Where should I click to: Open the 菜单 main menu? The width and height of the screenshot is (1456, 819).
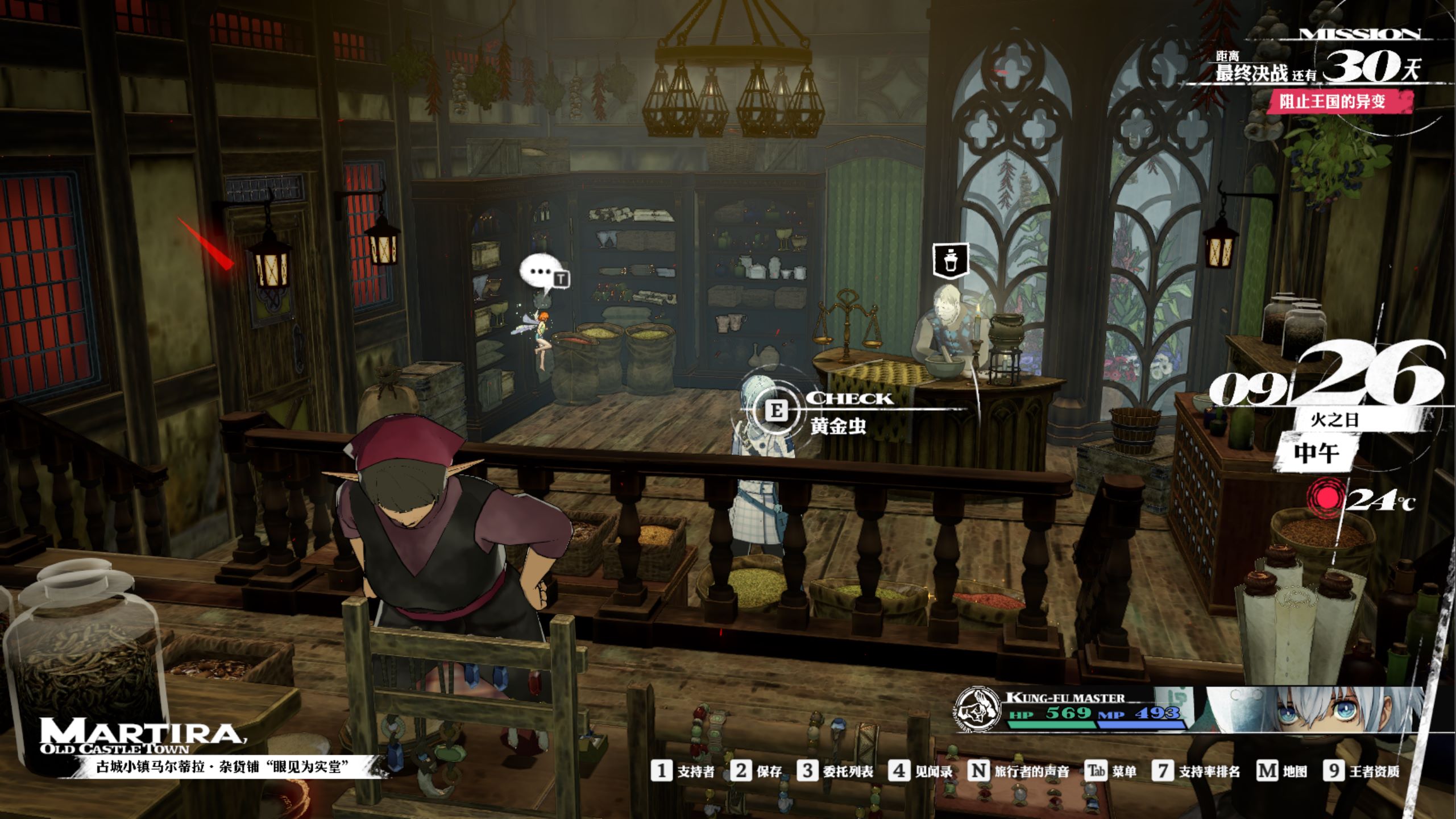click(x=1110, y=771)
